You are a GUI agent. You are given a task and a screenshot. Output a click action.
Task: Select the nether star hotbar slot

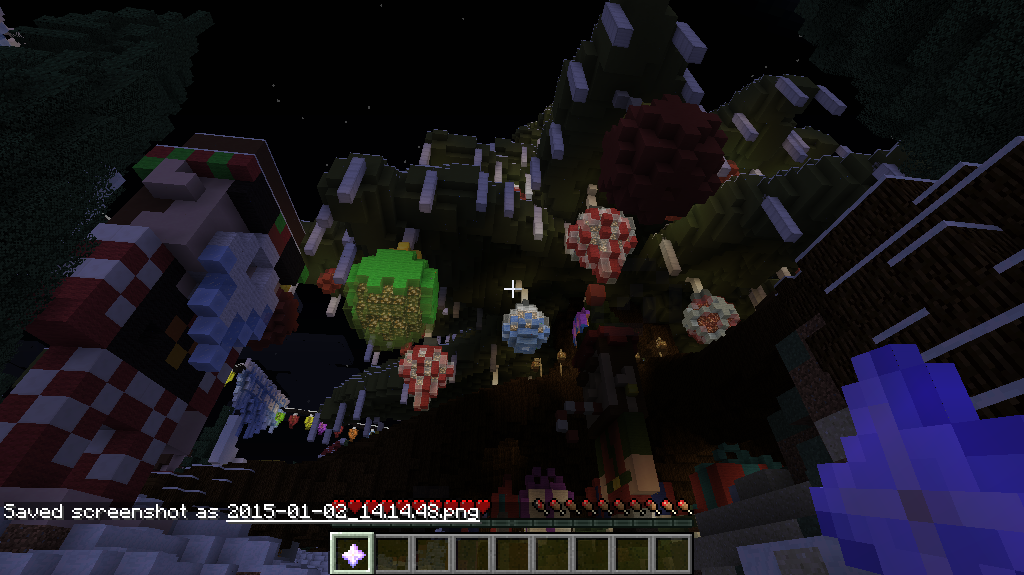click(353, 553)
